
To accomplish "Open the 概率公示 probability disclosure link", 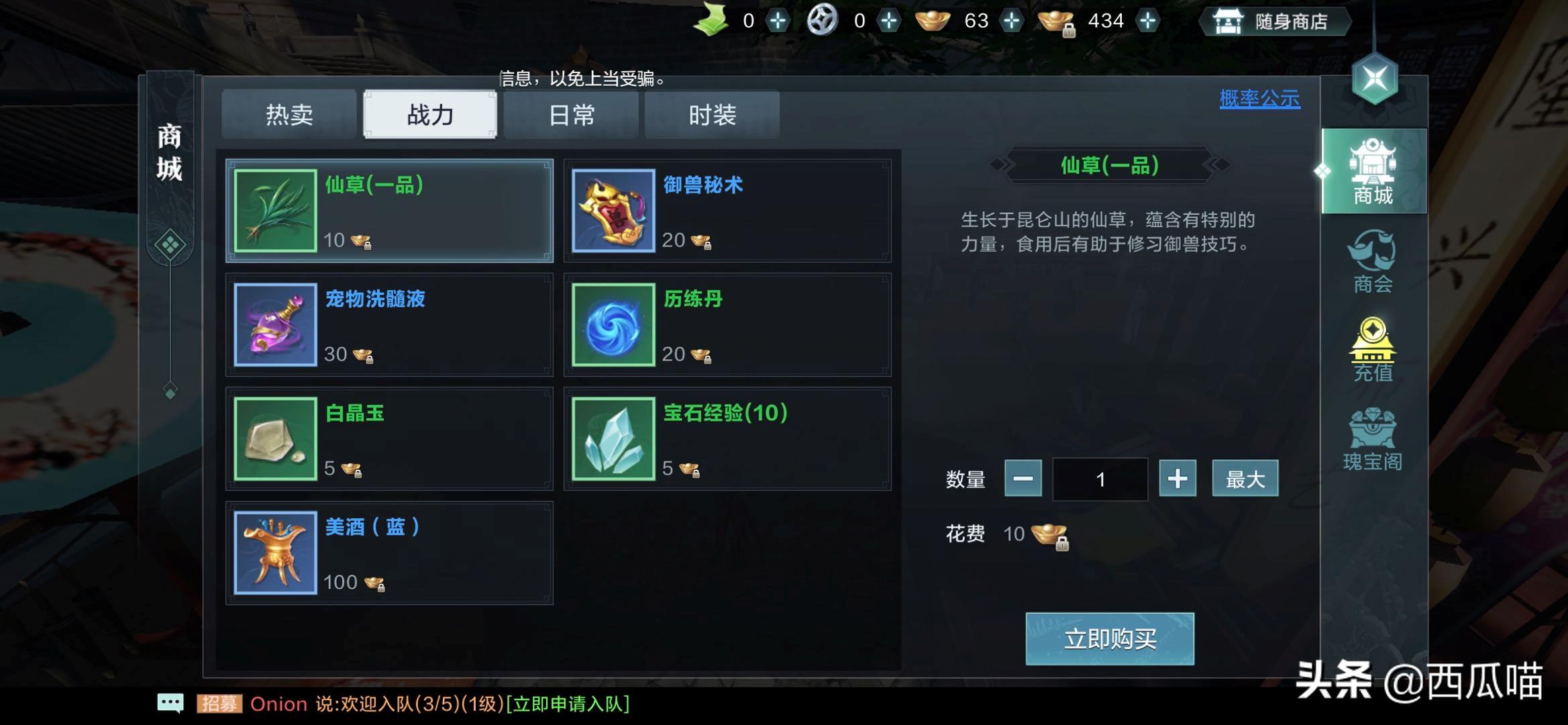I will [x=1259, y=98].
